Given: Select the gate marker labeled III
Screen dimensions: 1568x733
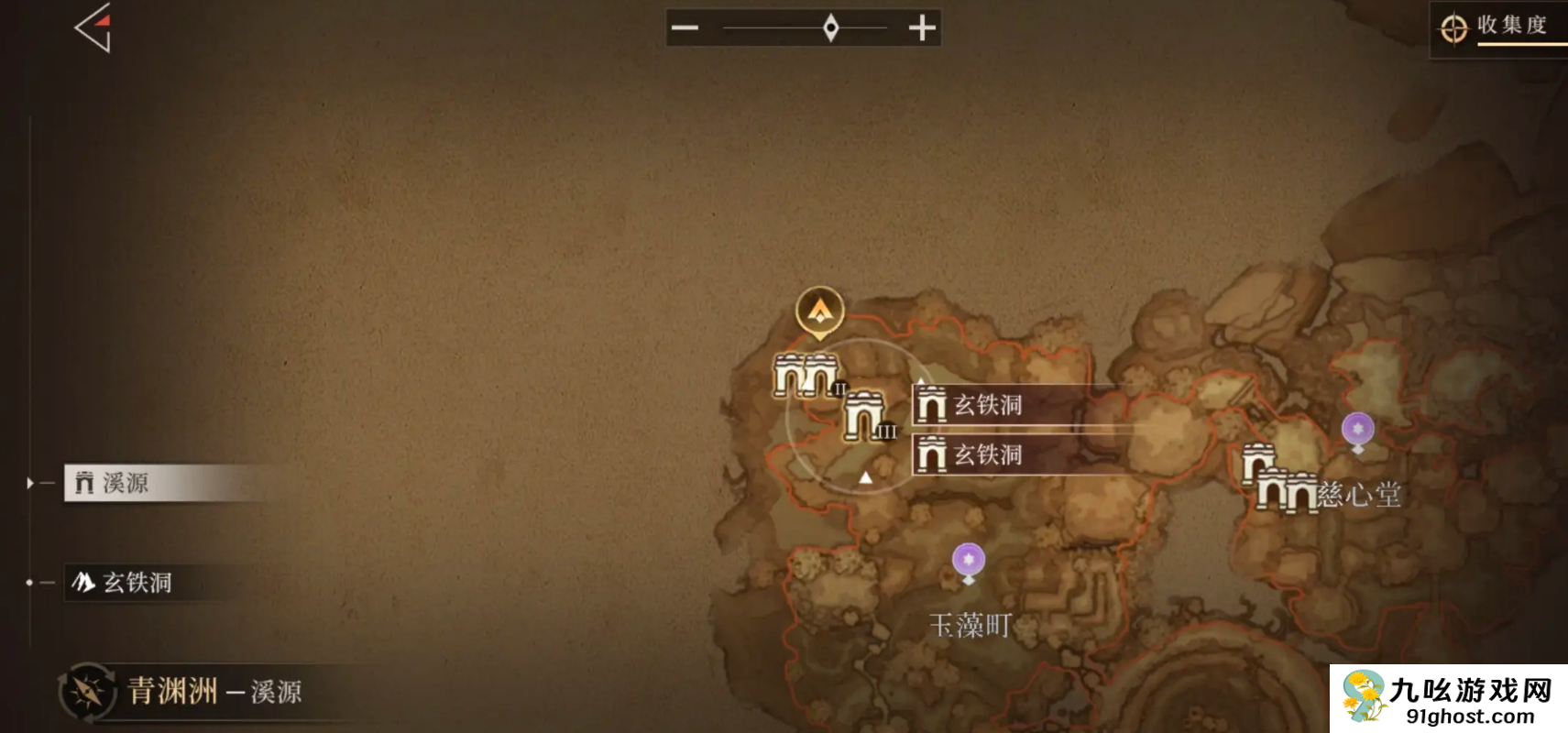Looking at the screenshot, I should click(x=863, y=416).
